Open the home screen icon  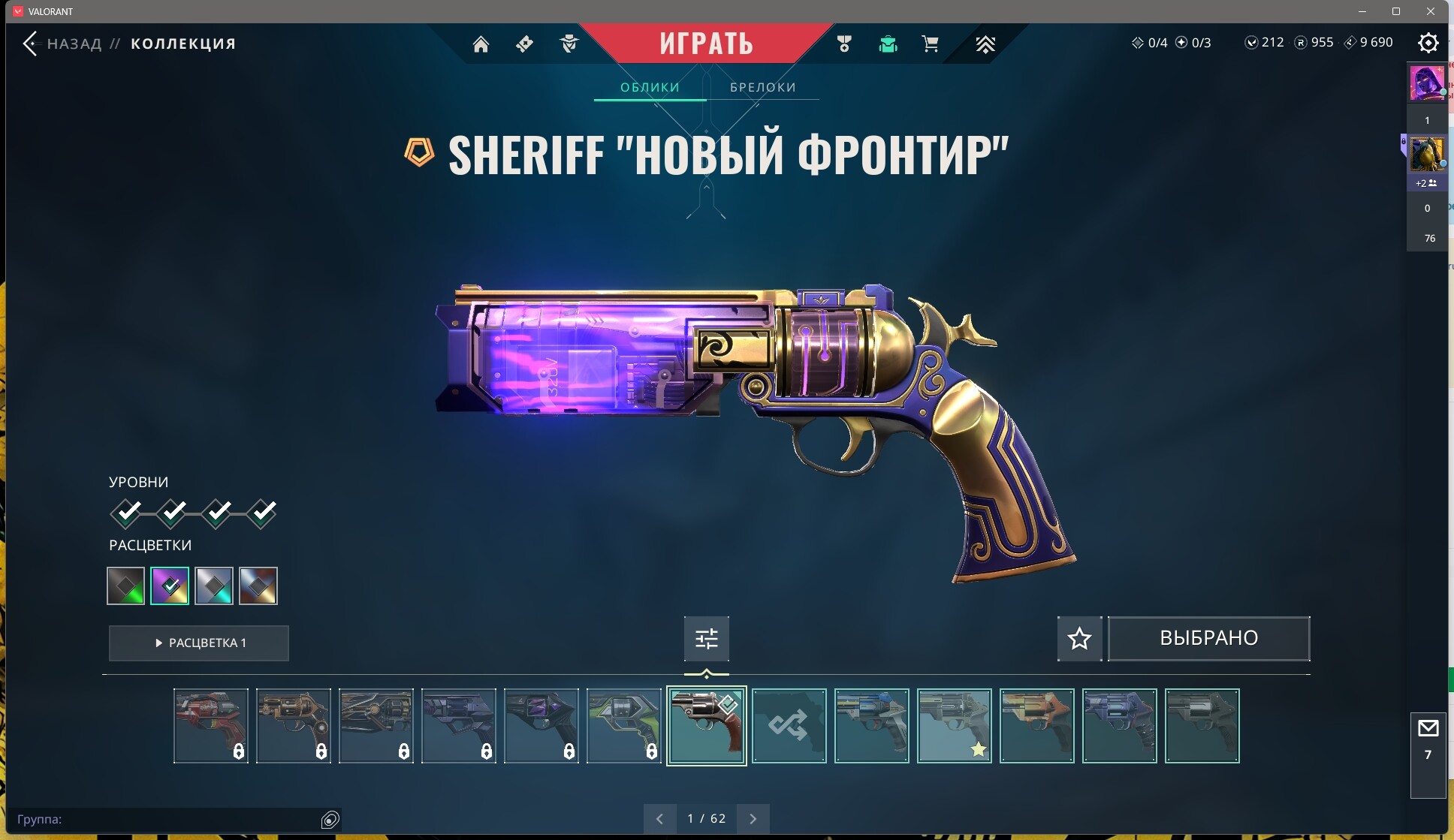coord(481,44)
